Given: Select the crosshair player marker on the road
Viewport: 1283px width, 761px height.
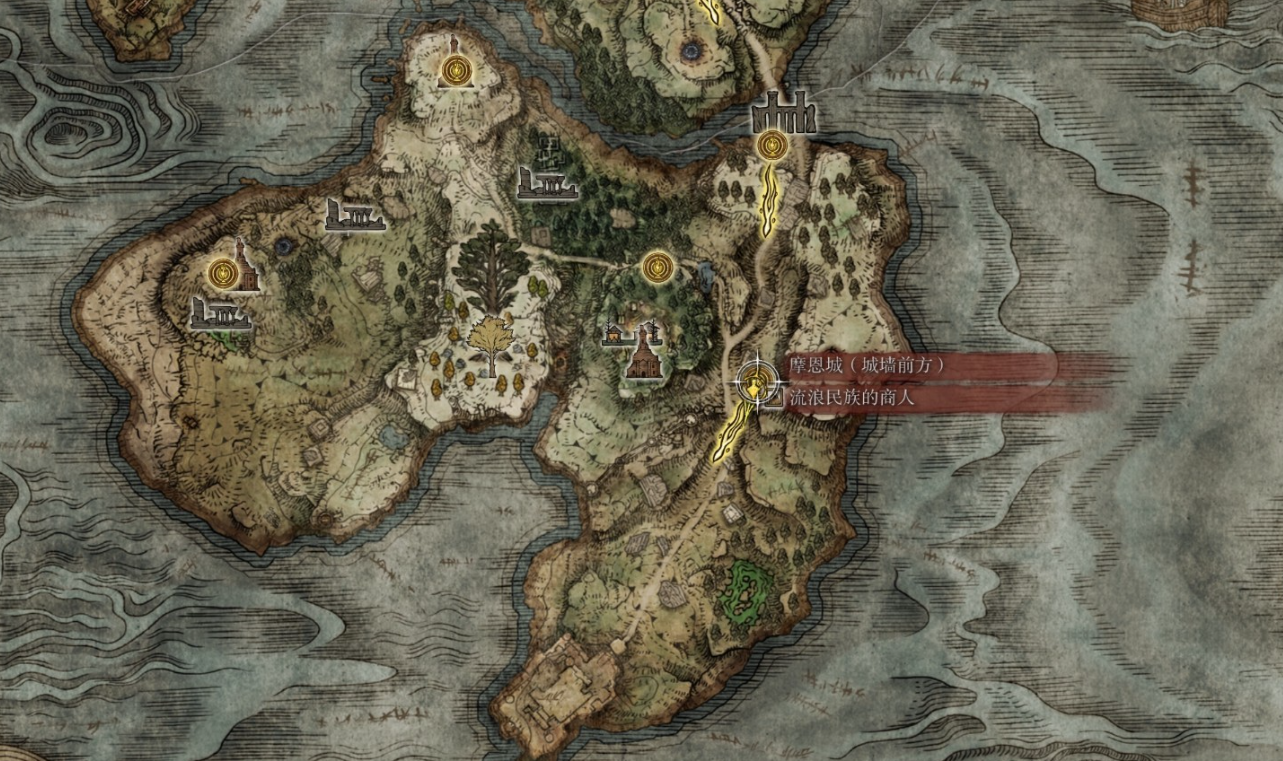Looking at the screenshot, I should click(757, 383).
